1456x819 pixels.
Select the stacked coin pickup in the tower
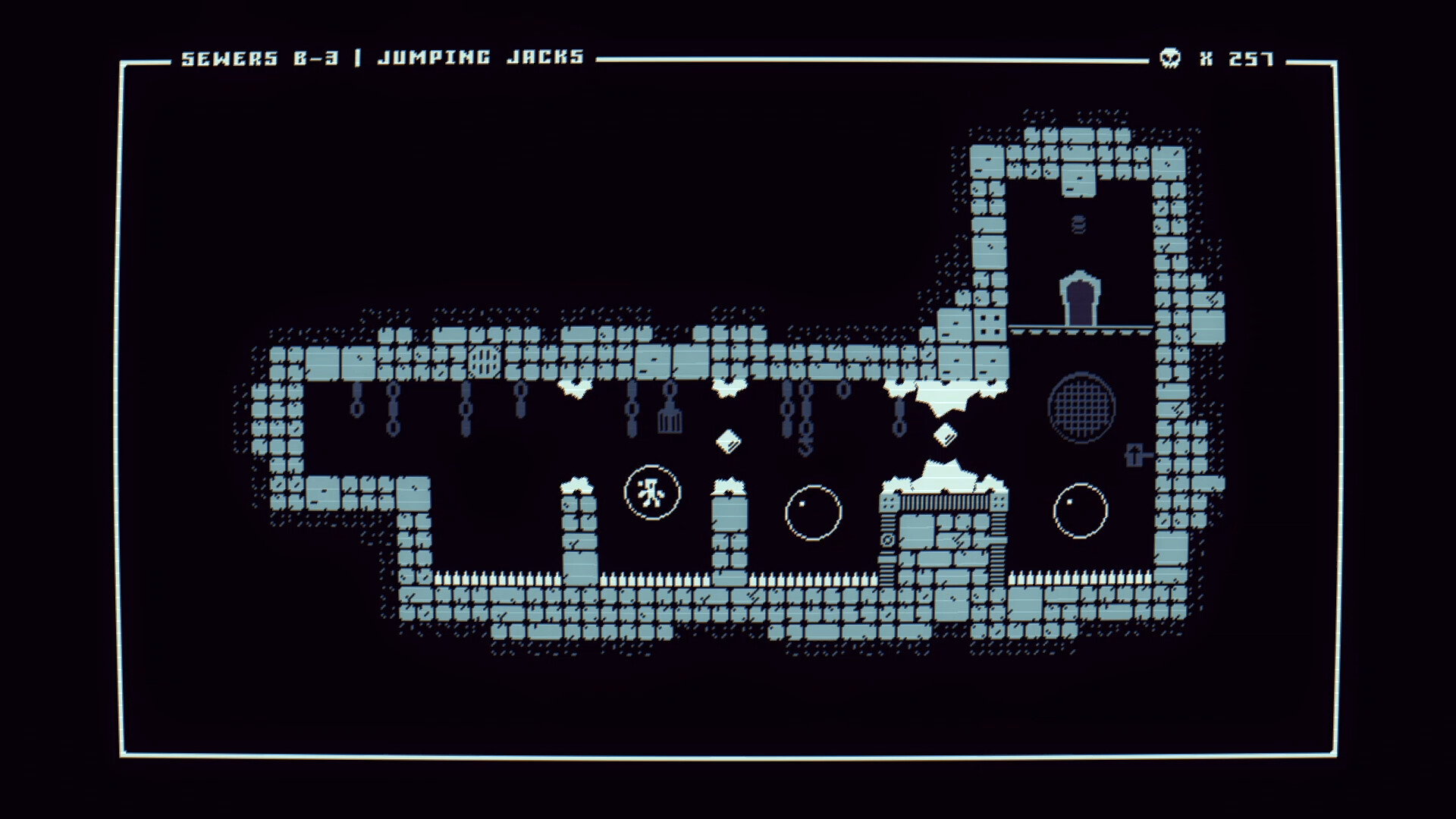1080,224
